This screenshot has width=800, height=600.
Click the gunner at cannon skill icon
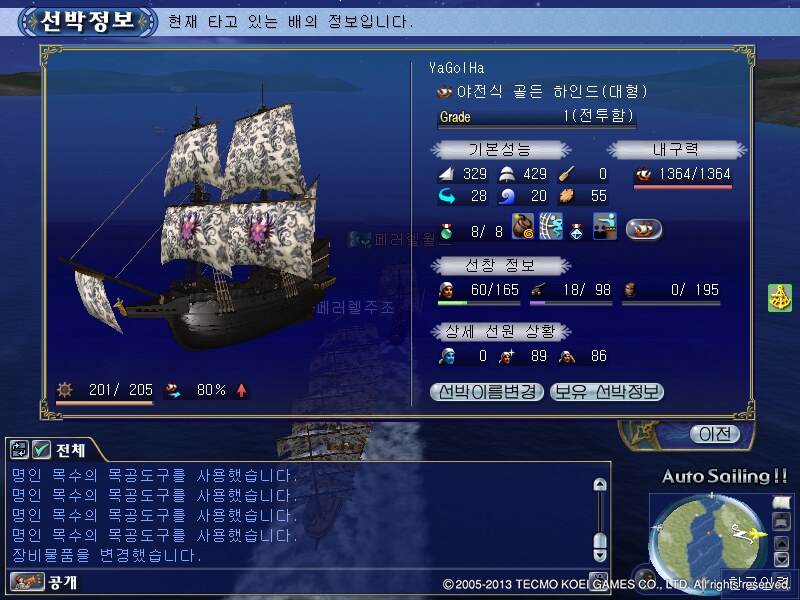click(604, 227)
